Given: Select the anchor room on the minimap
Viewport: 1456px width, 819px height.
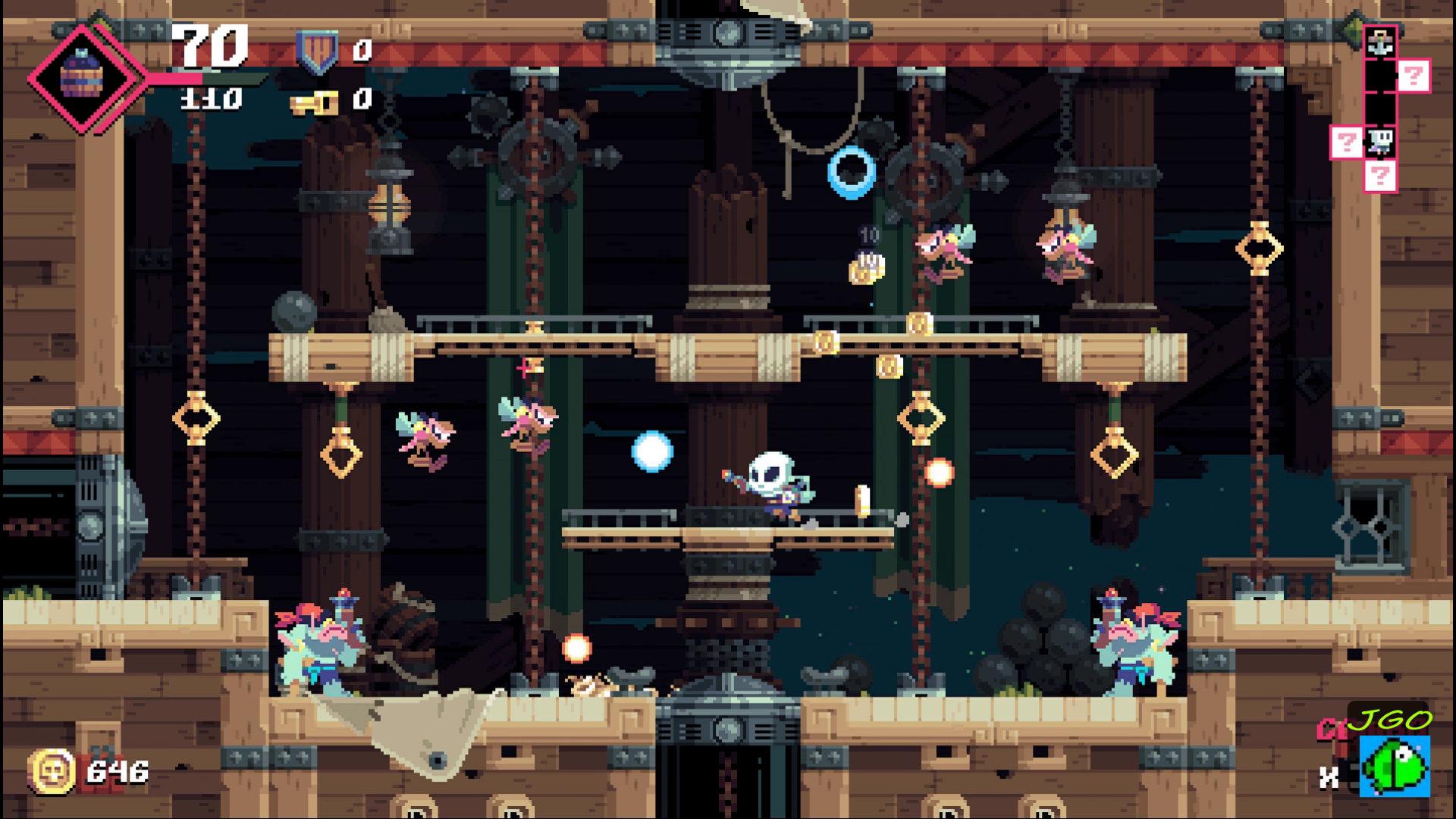Looking at the screenshot, I should pos(1380,42).
